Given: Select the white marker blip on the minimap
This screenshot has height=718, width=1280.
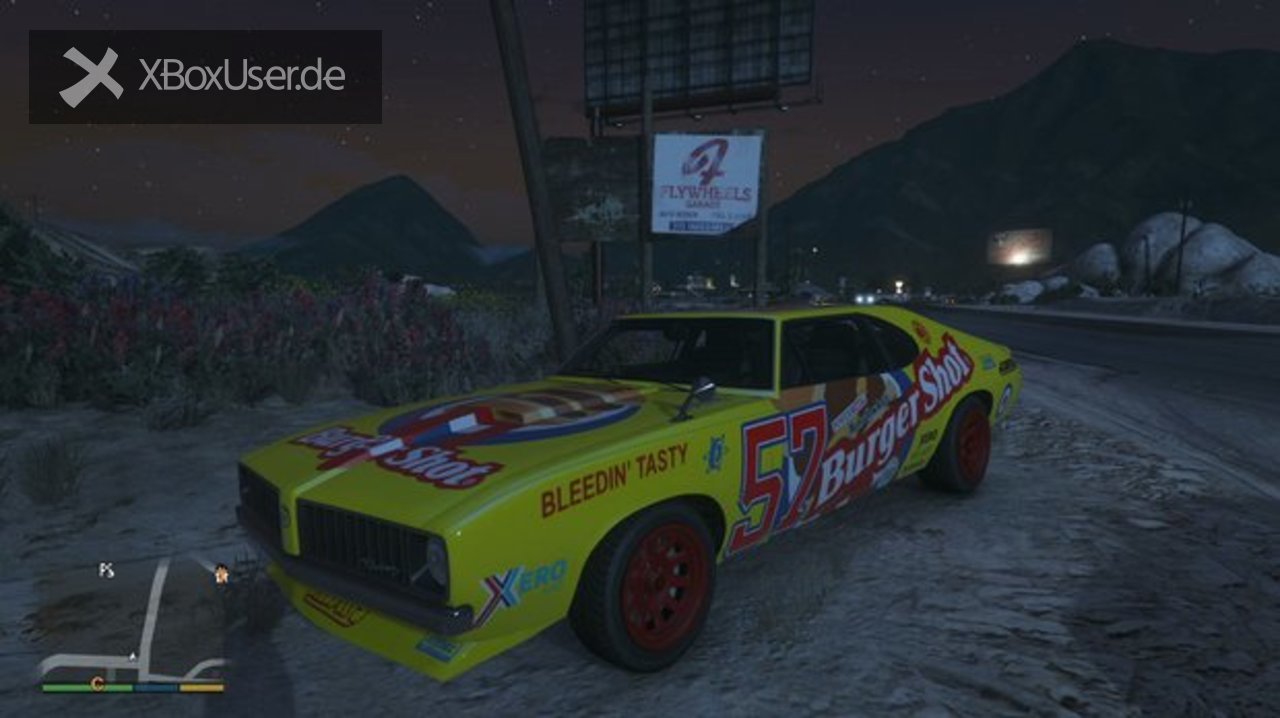Looking at the screenshot, I should (x=106, y=570).
